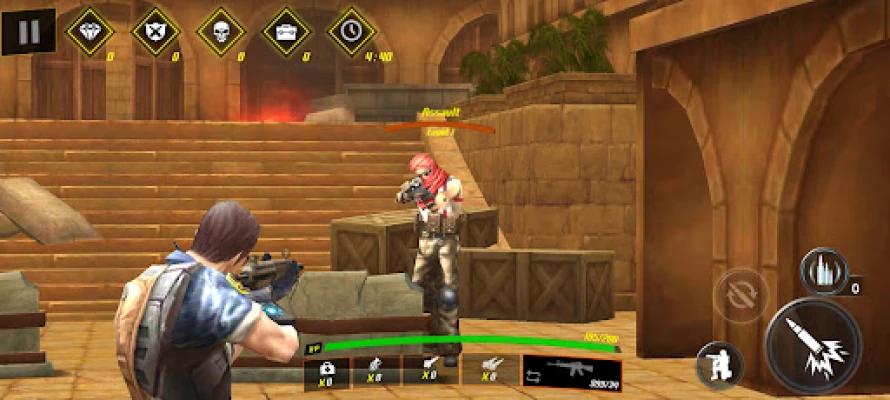Pause the game
This screenshot has width=890, height=400.
[28, 32]
